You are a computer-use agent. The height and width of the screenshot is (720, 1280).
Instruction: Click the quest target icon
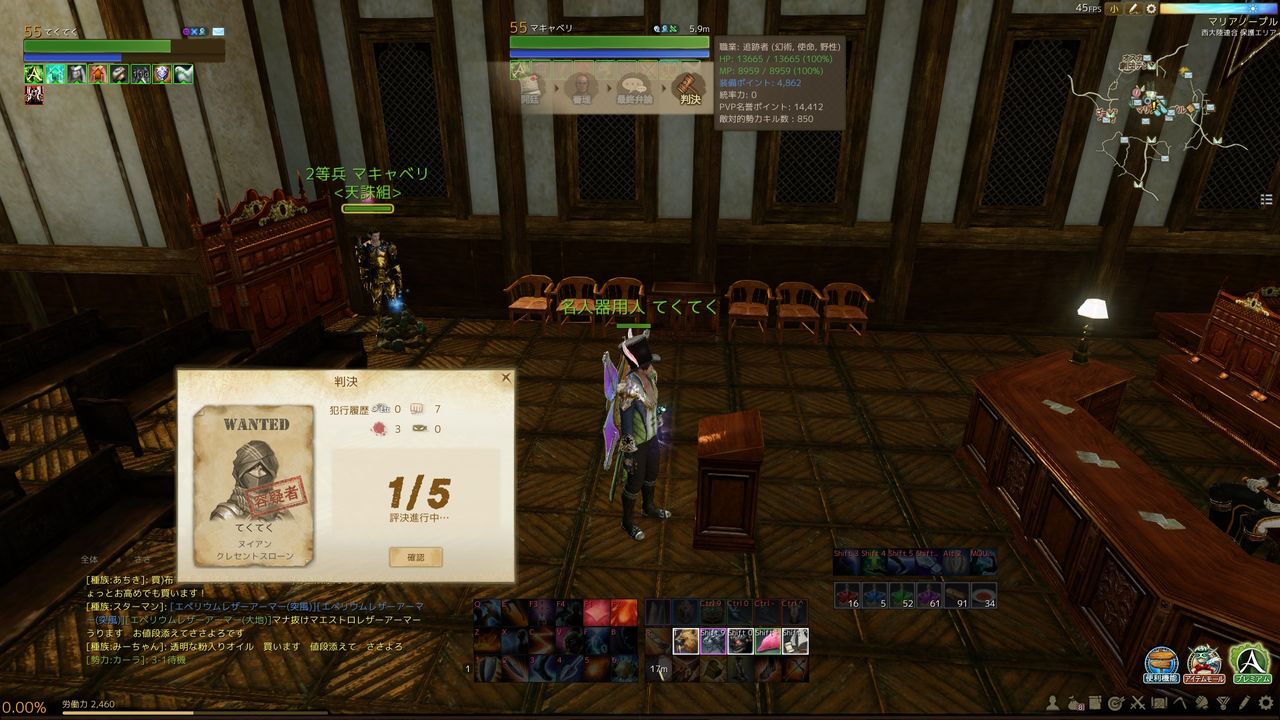(x=1116, y=701)
